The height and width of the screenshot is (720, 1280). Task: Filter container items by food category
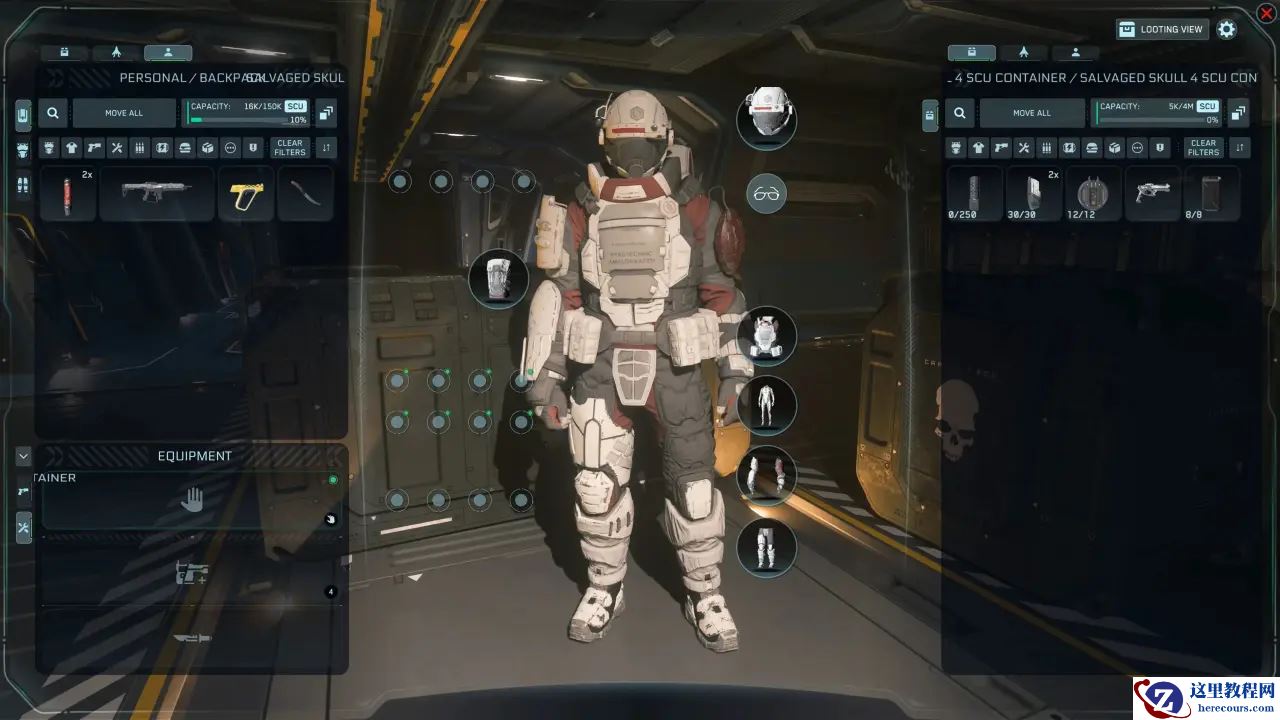pos(1092,148)
